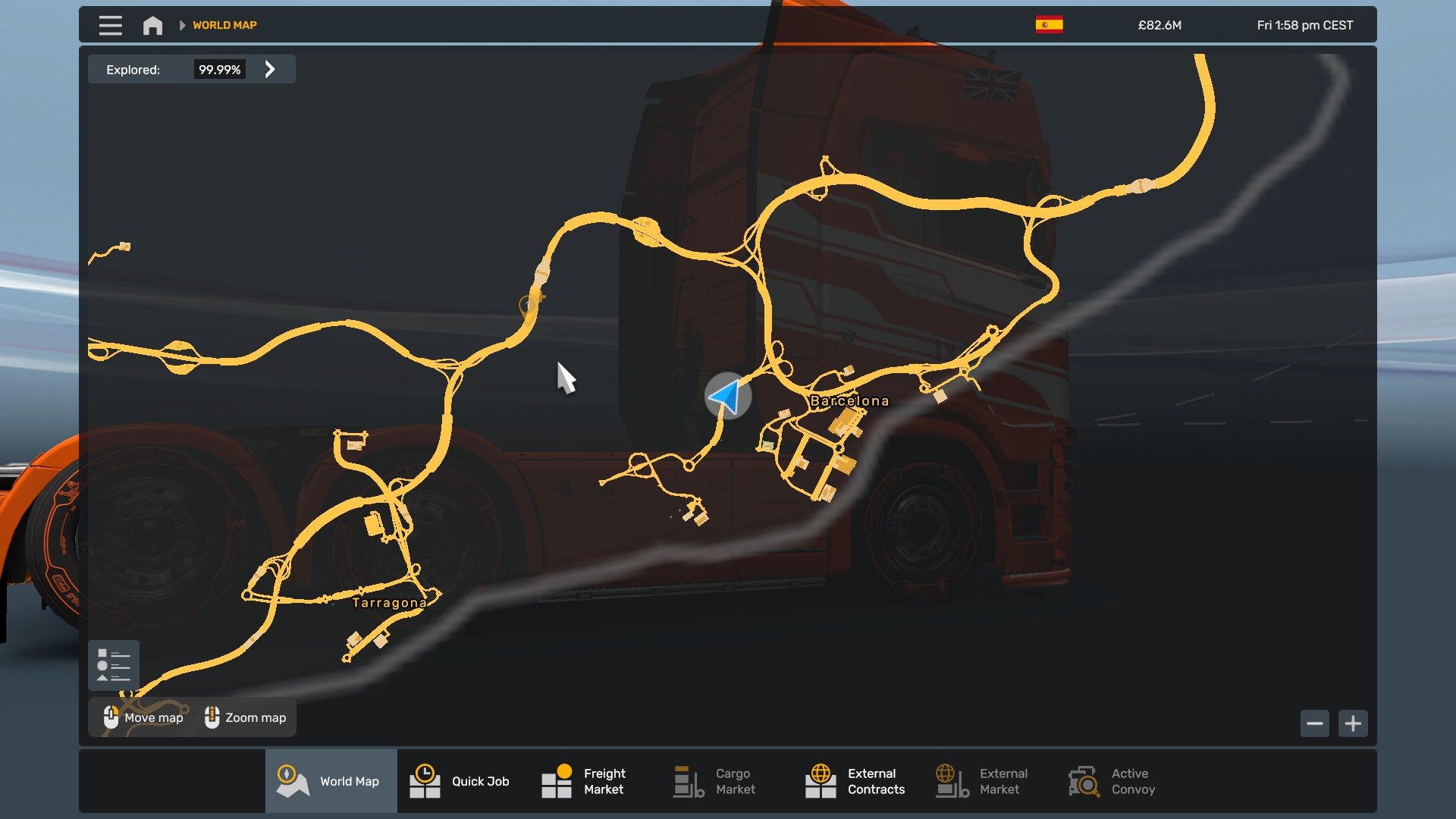
Task: Click the Cargo Market icon
Action: pyautogui.click(x=686, y=780)
